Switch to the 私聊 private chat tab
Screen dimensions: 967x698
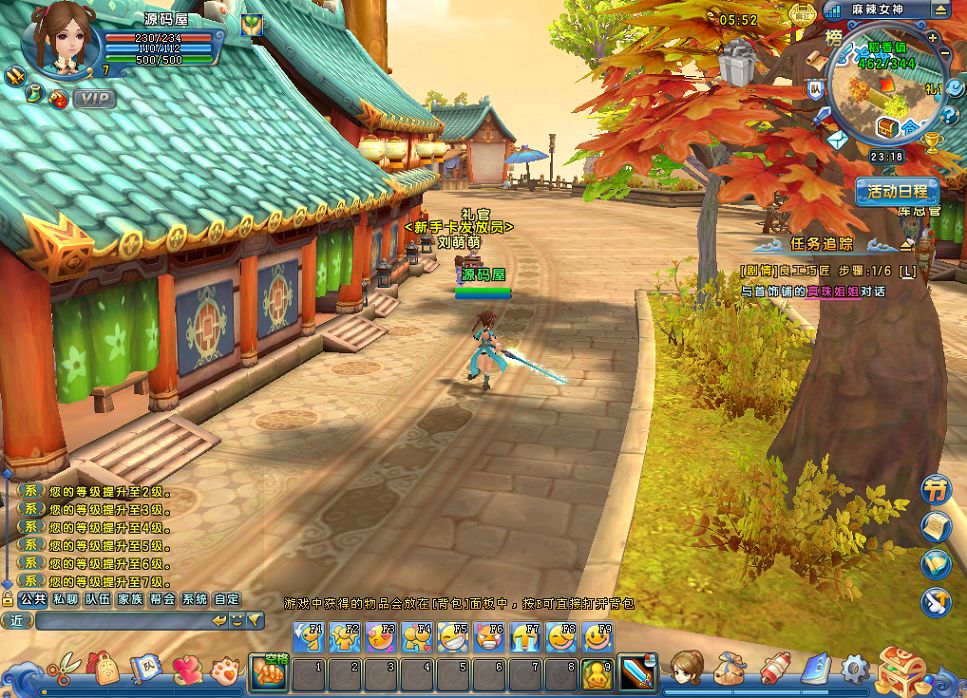(x=66, y=599)
